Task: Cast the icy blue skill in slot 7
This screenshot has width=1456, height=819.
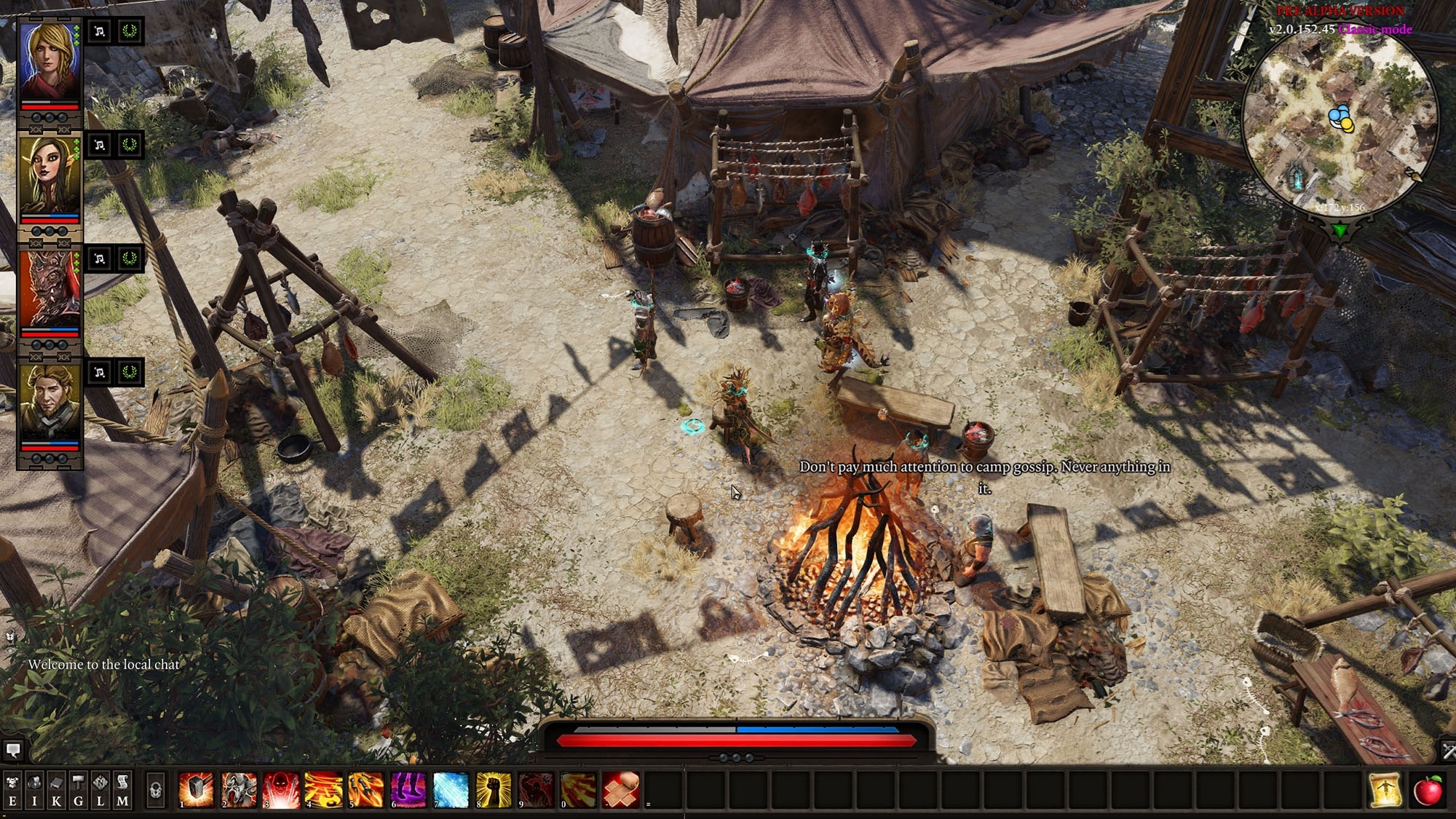Action: pyautogui.click(x=451, y=790)
